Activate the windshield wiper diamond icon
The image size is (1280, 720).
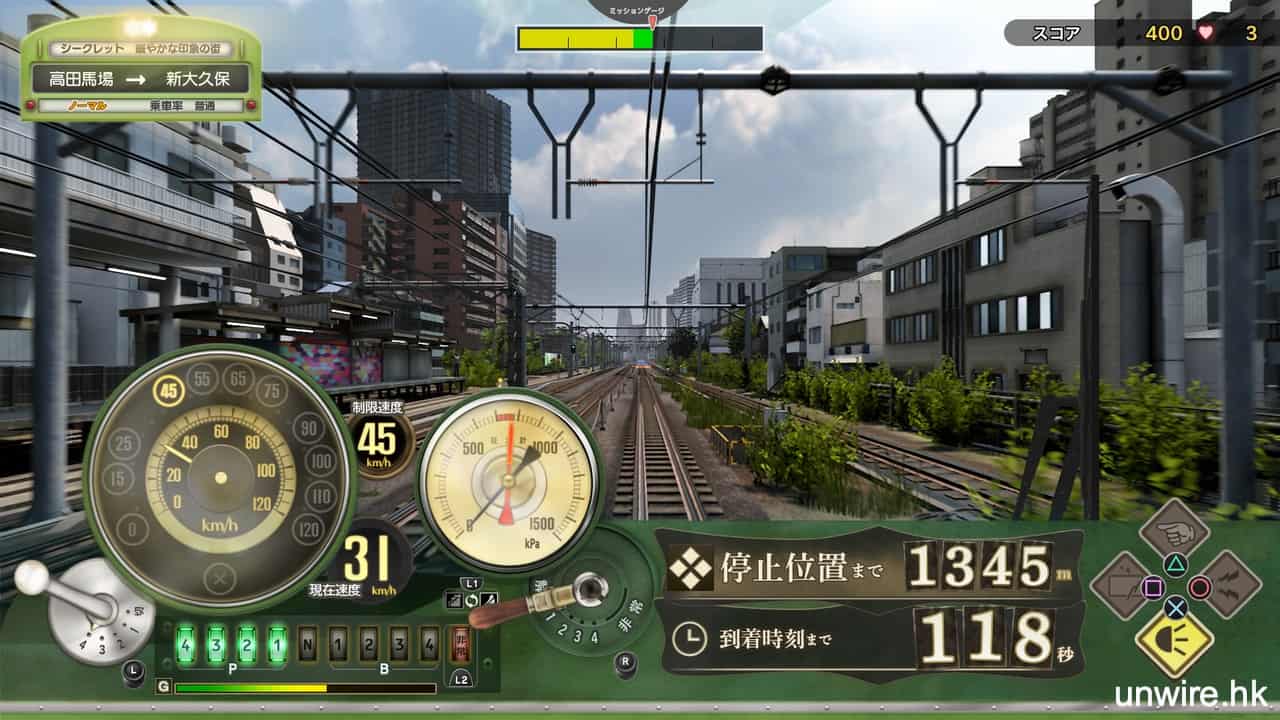click(x=1122, y=585)
